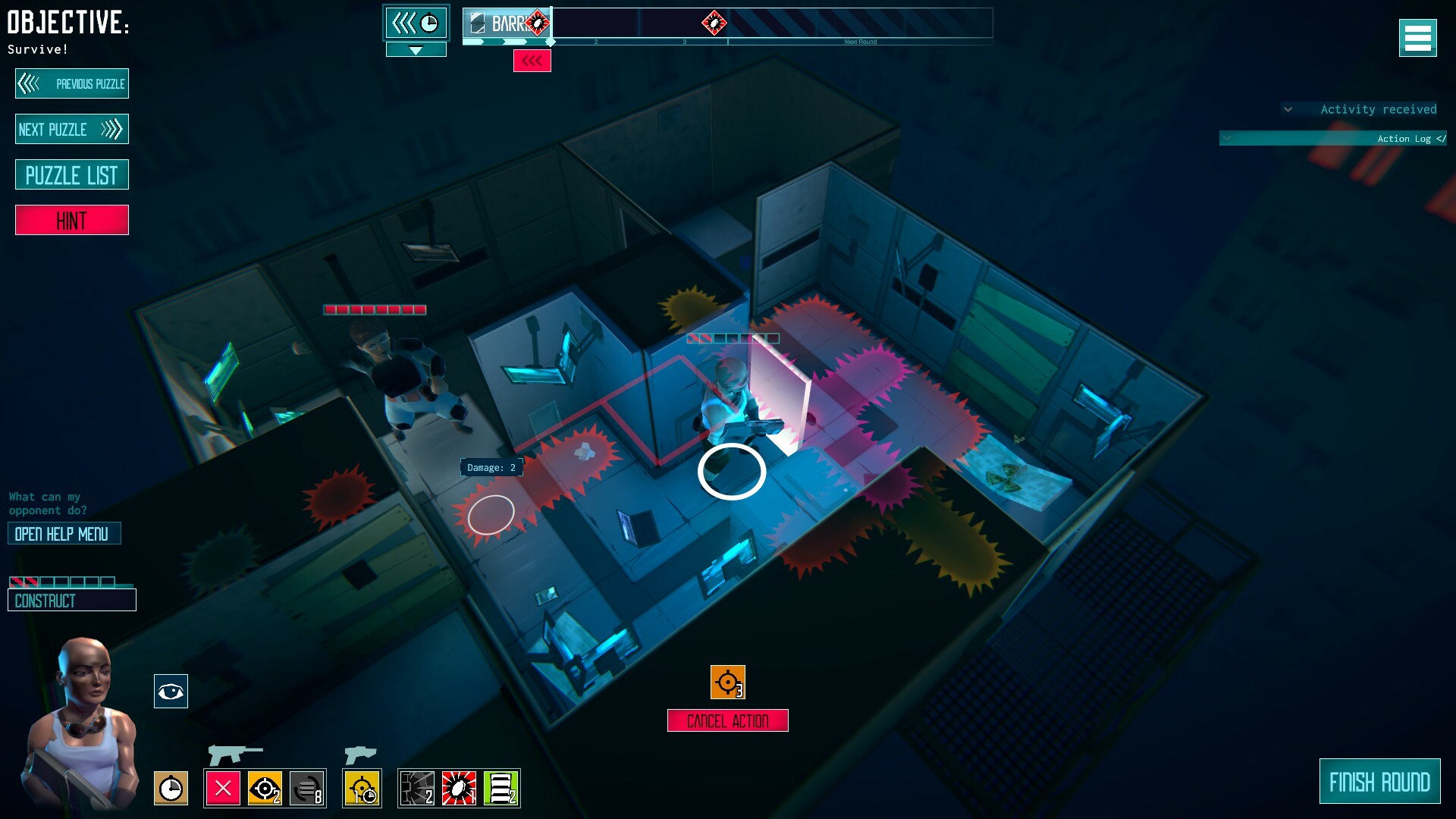Toggle the eye visibility icon near the portrait
Image resolution: width=1456 pixels, height=819 pixels.
coord(171,691)
